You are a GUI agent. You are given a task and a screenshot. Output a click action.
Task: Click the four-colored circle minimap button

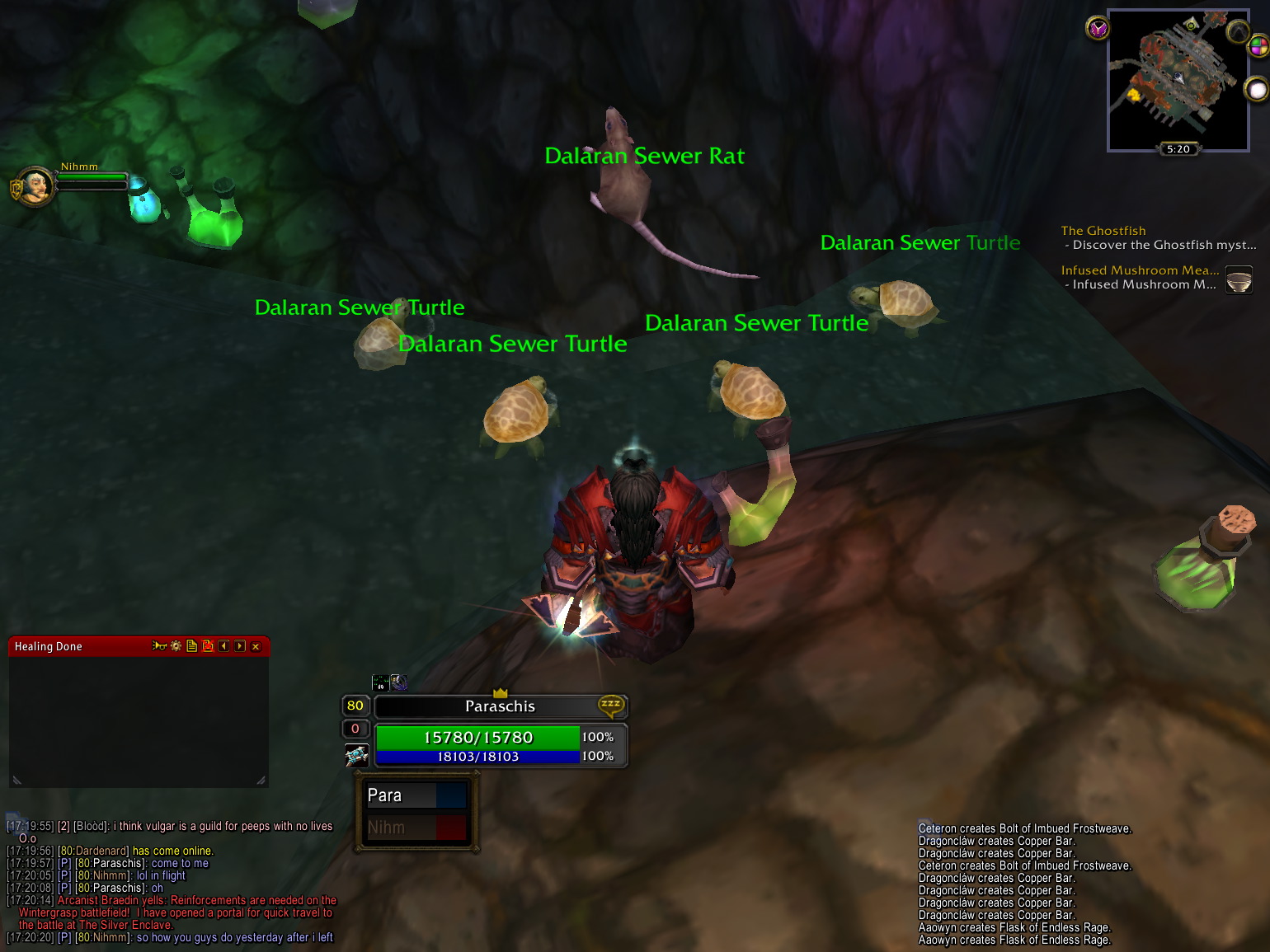coord(1258,46)
